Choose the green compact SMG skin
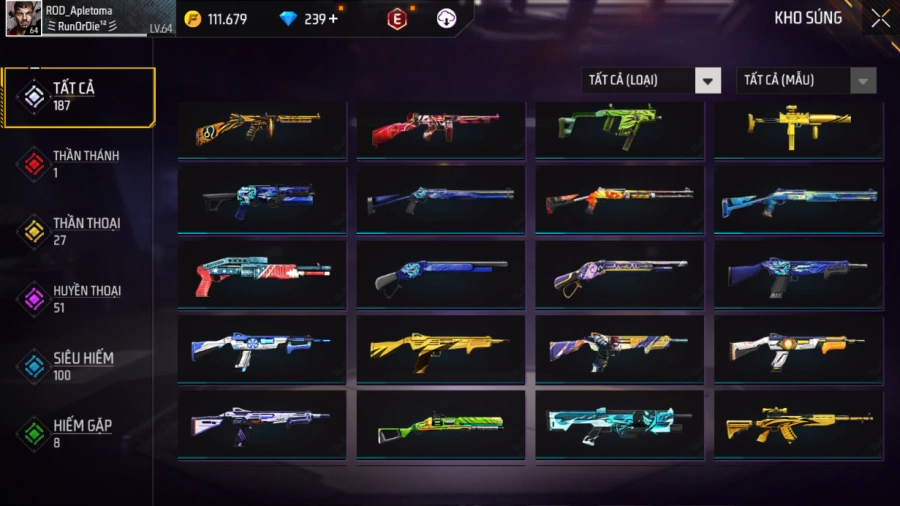 tap(619, 128)
